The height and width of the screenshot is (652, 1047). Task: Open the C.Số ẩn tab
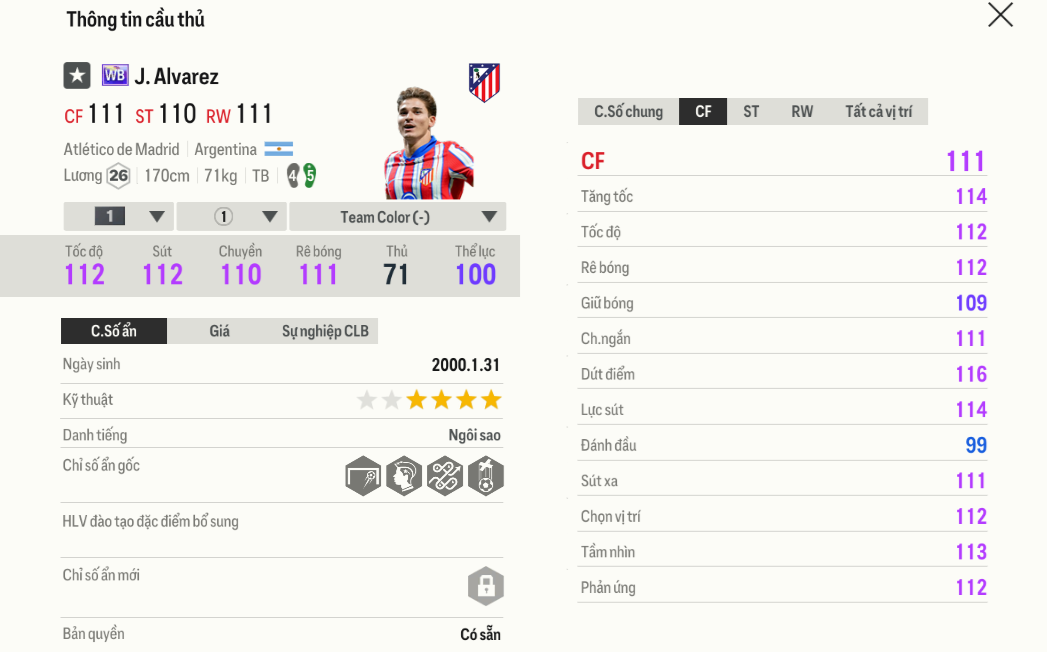pyautogui.click(x=114, y=331)
